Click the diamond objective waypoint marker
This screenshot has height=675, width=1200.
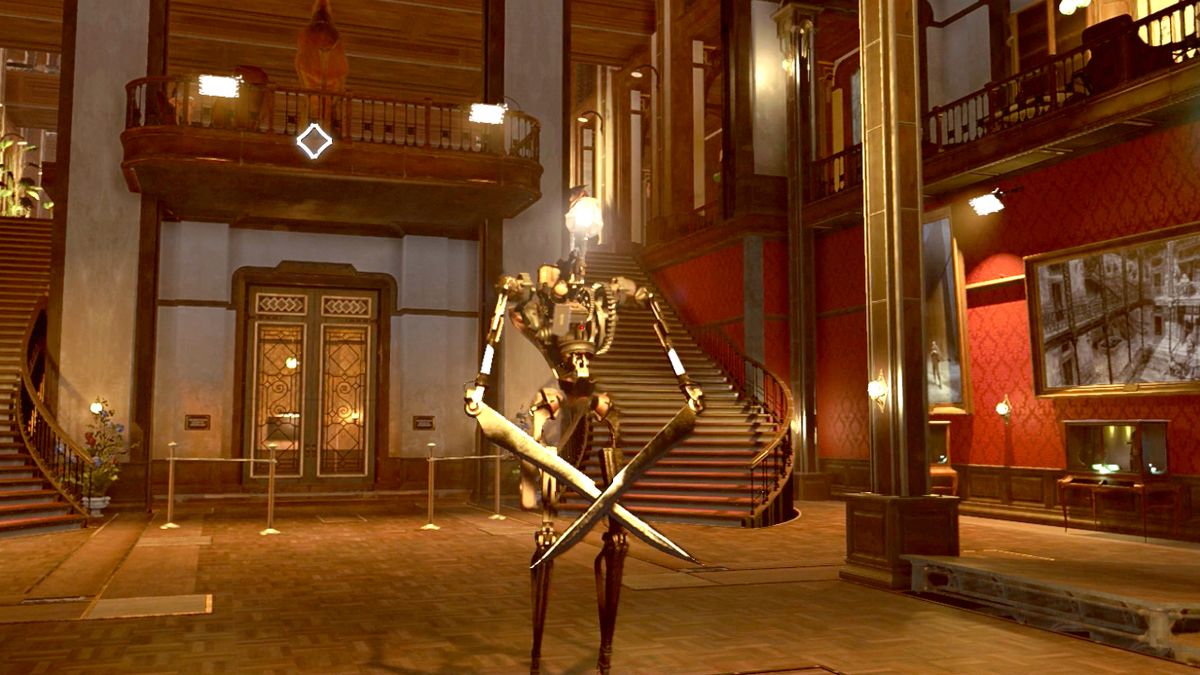pos(314,141)
